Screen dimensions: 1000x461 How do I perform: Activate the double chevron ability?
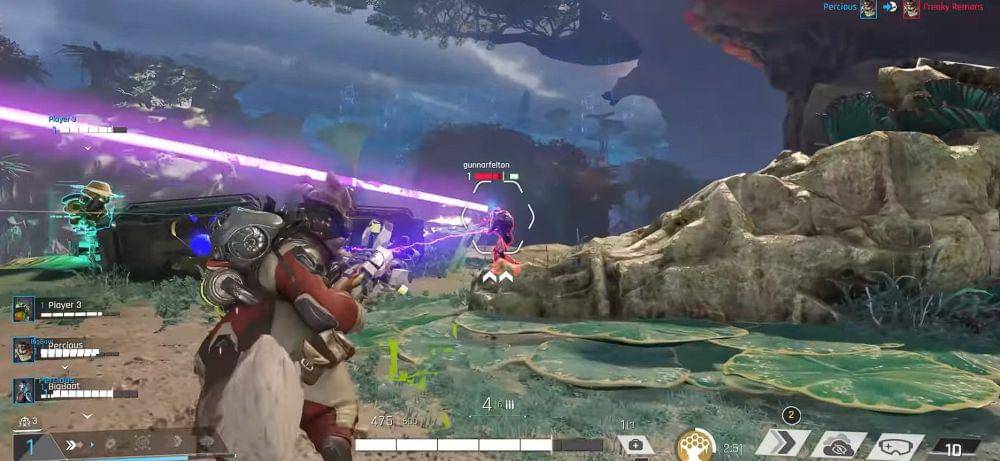coord(782,443)
